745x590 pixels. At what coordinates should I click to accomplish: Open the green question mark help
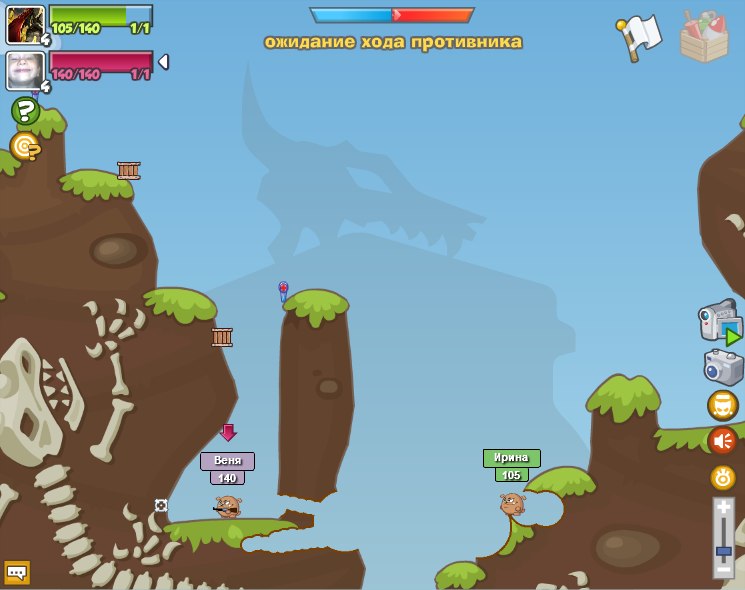coord(25,110)
